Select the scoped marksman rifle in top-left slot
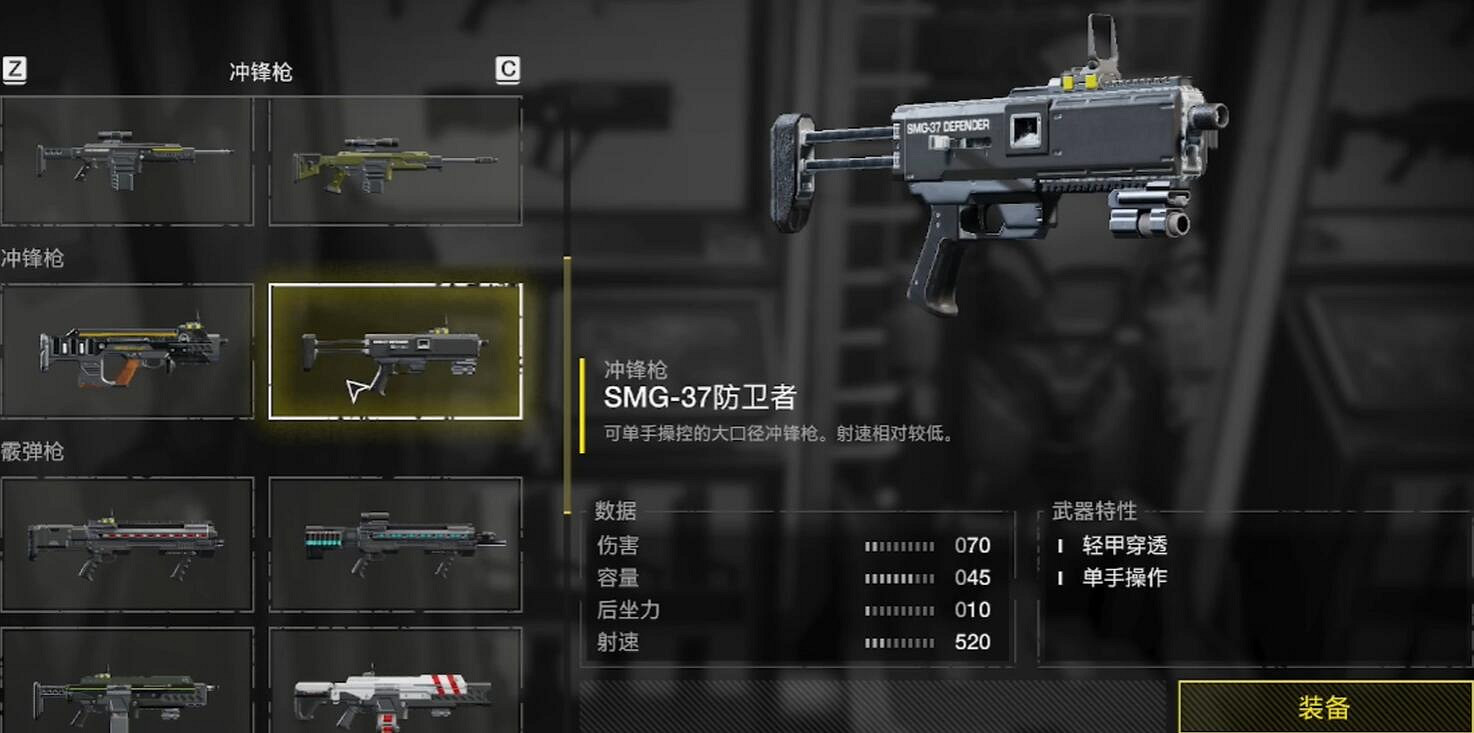1474x733 pixels. click(127, 158)
